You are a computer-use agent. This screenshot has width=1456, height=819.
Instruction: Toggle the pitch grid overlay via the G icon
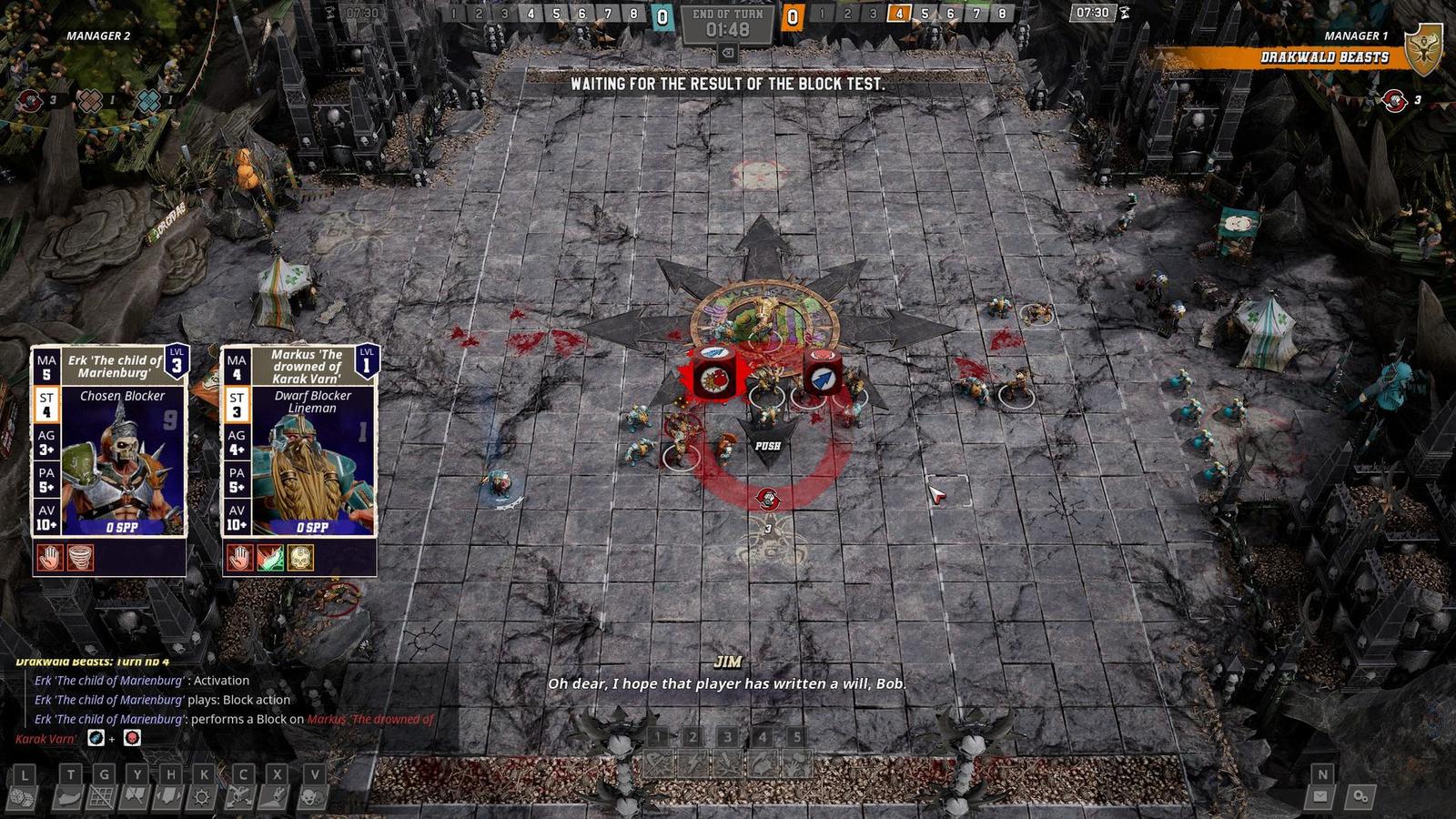(103, 797)
